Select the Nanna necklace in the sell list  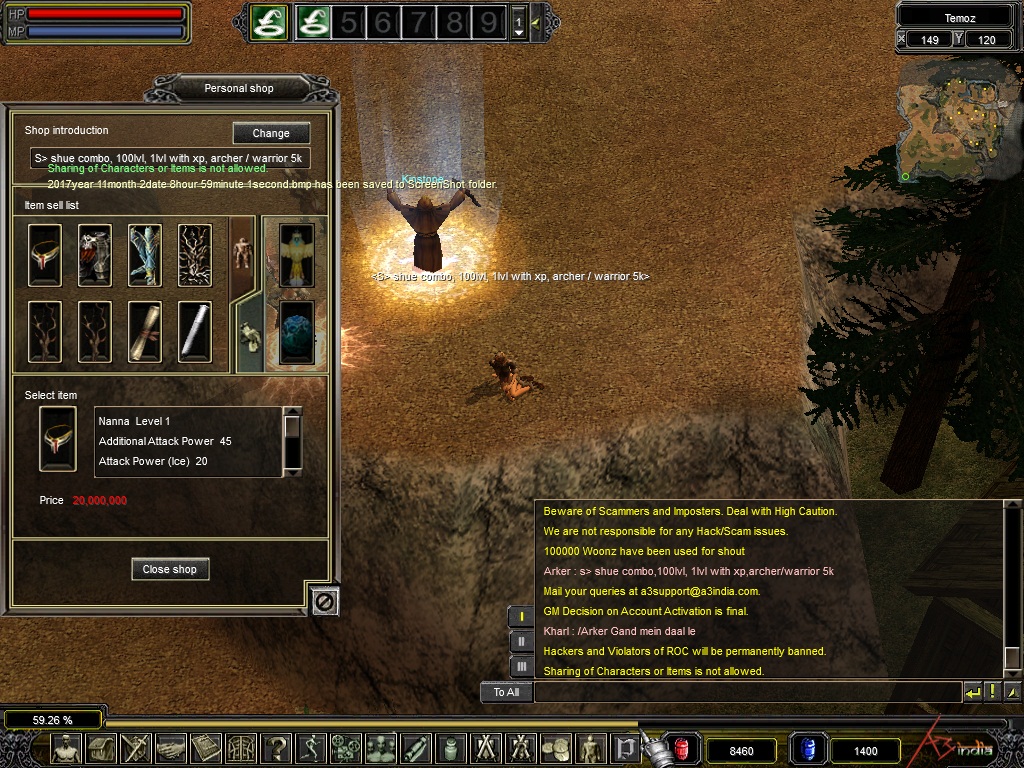45,255
